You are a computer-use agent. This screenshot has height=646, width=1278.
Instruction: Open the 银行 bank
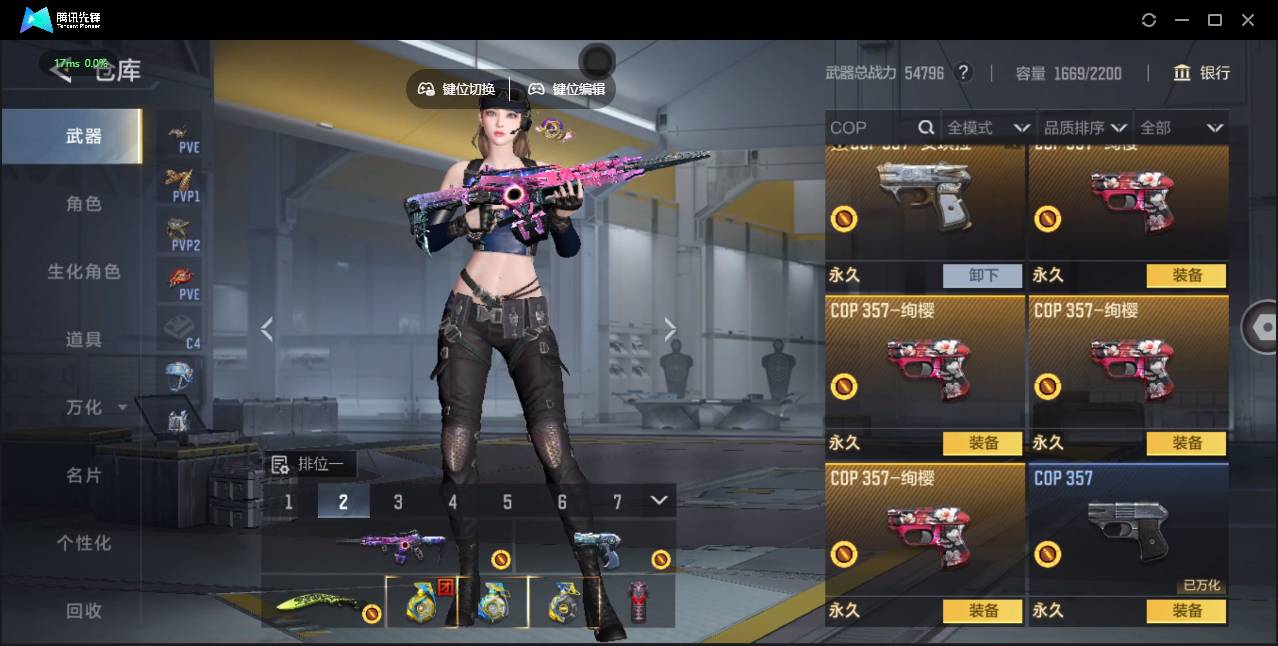click(x=1202, y=73)
